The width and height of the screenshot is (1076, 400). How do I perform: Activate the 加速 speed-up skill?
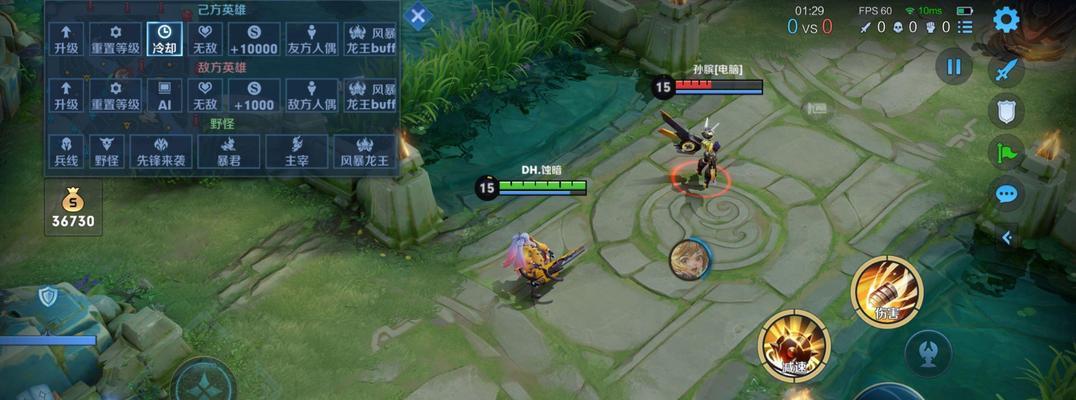point(794,346)
